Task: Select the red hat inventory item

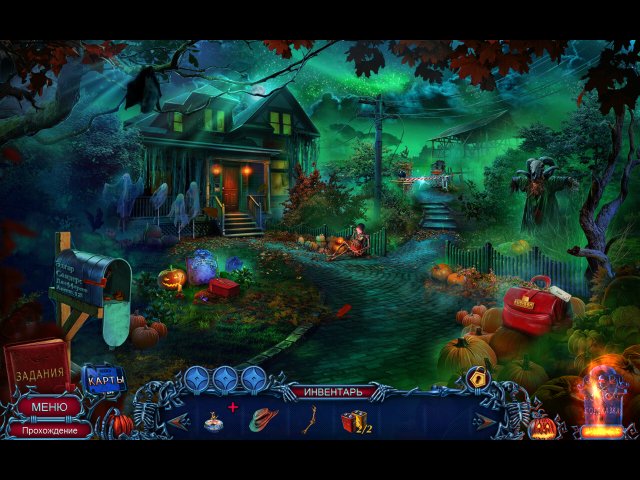Action: coord(262,420)
